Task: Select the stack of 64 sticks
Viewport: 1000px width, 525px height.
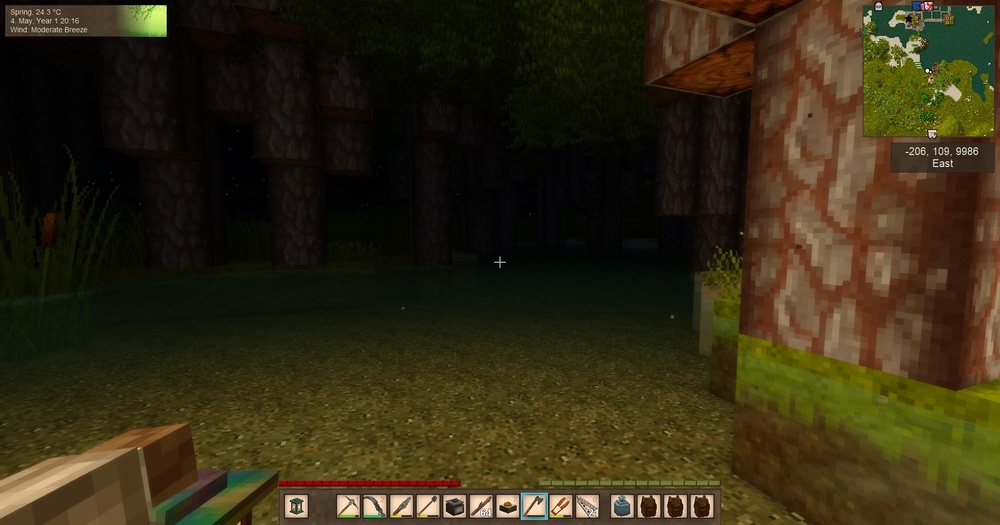Action: tap(481, 507)
